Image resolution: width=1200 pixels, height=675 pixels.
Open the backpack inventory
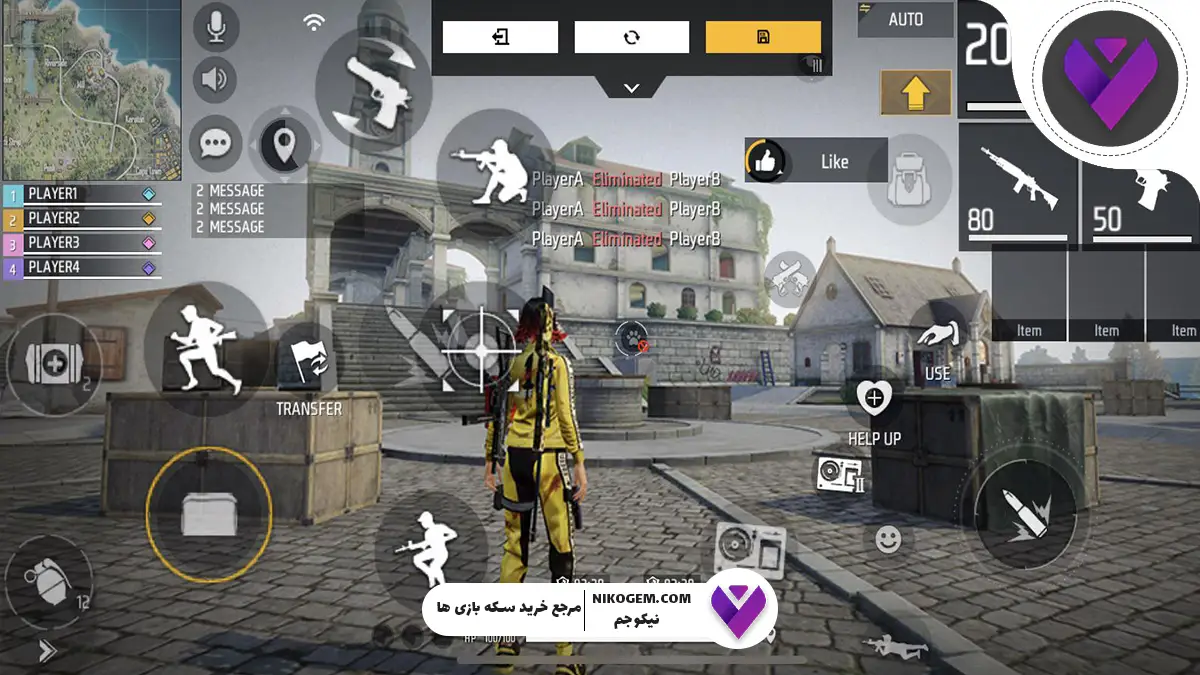coord(909,178)
